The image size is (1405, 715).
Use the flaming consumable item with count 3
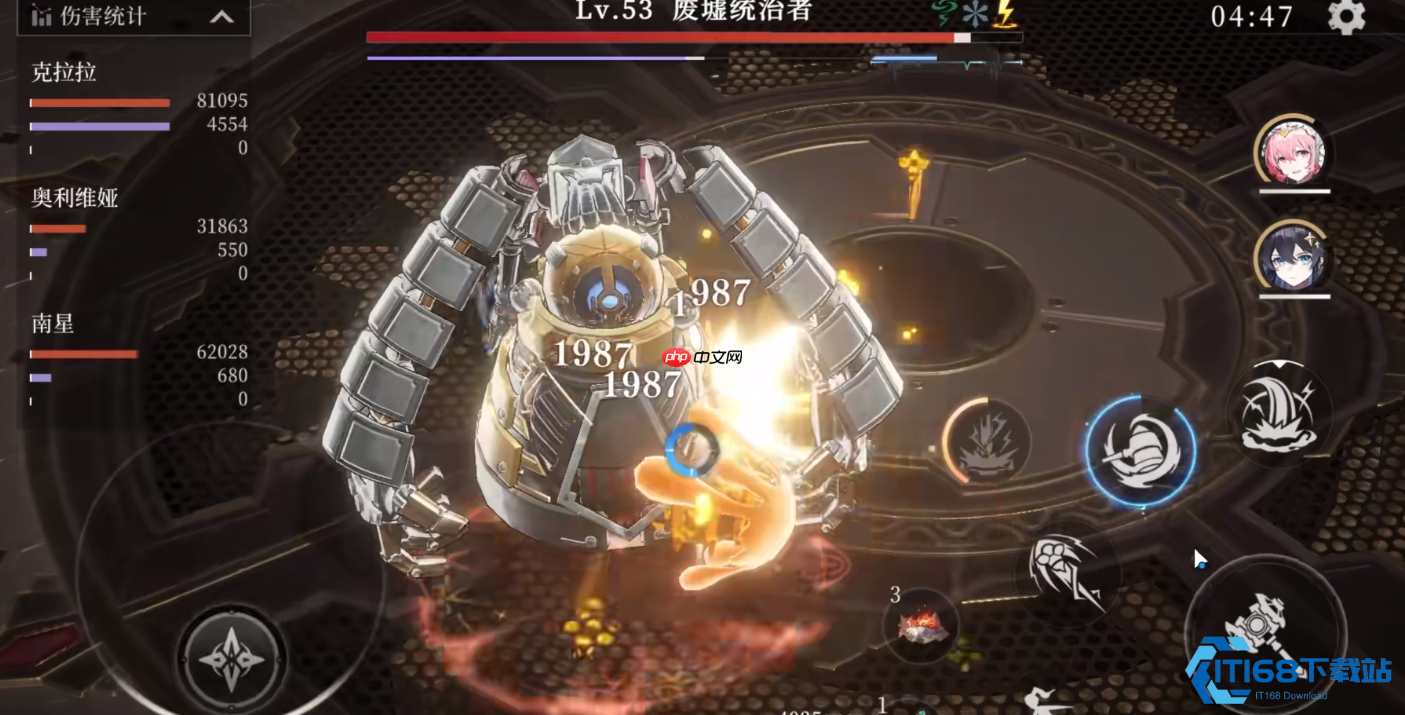[x=922, y=626]
